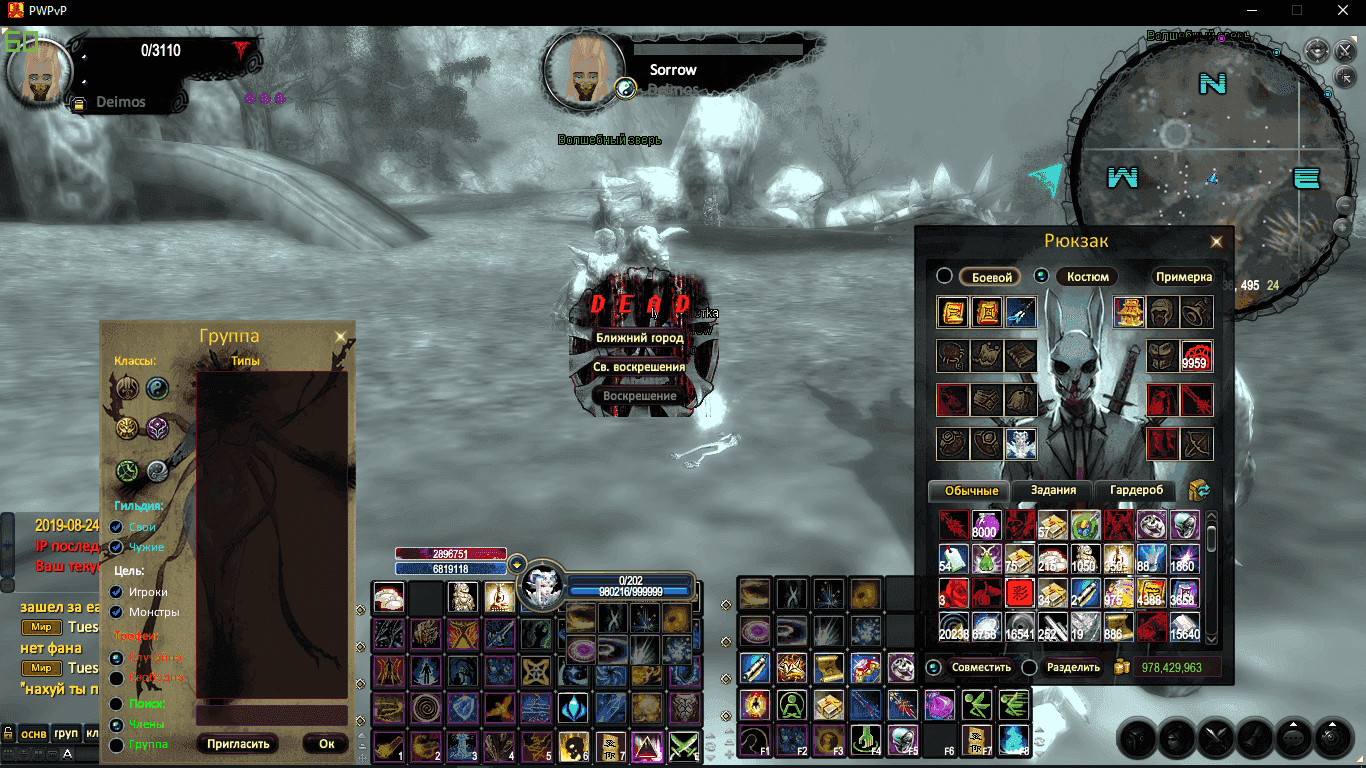
Task: Select the item stack numbered 8000
Action: click(x=985, y=525)
